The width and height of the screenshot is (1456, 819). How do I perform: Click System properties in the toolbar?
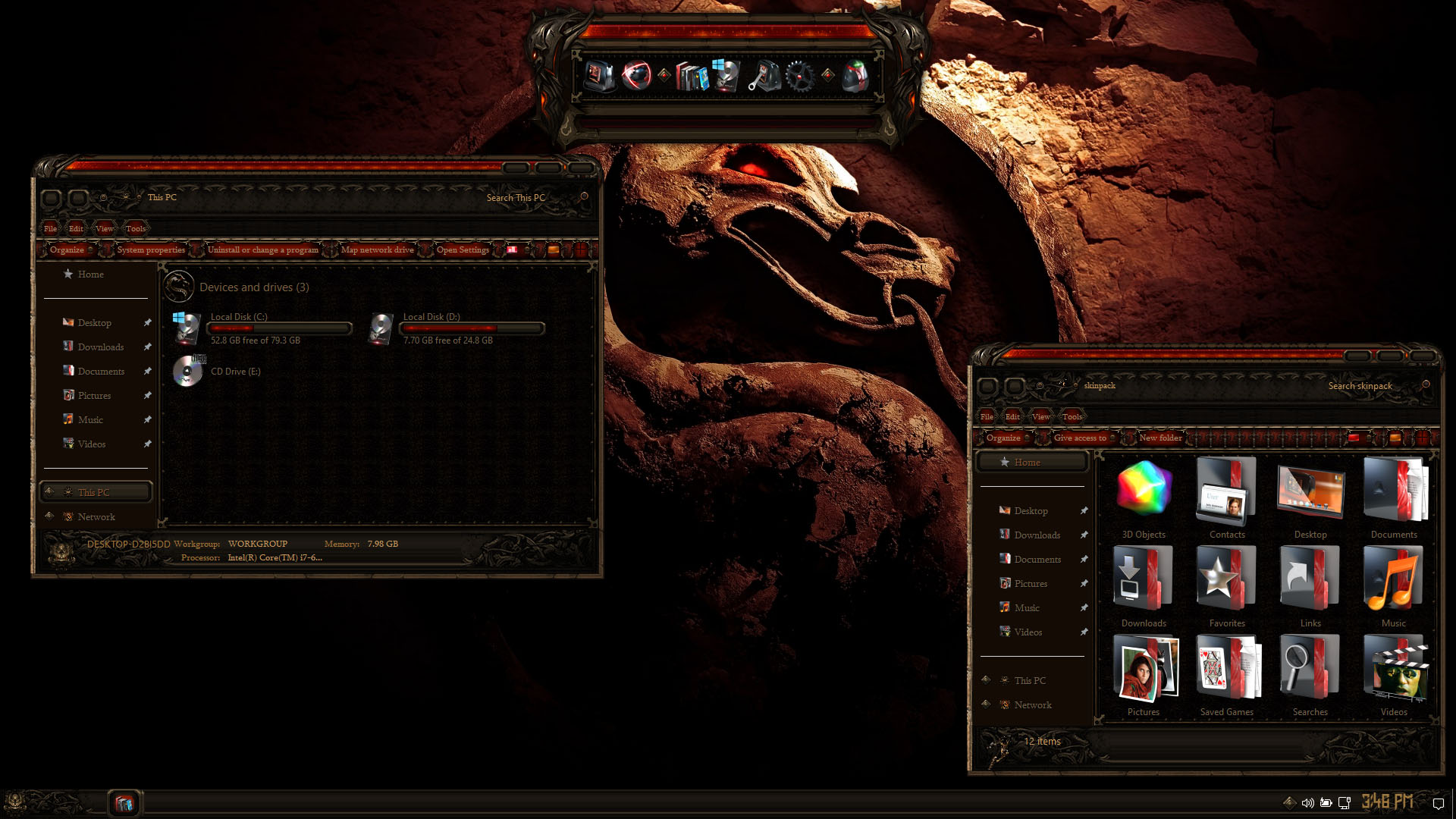tap(151, 249)
